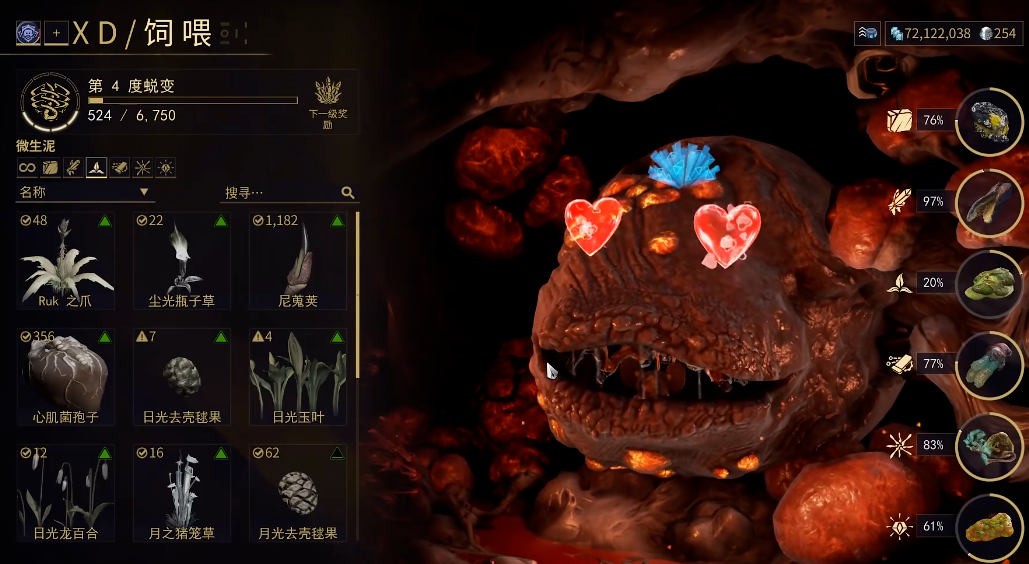This screenshot has width=1029, height=564.
Task: Select the 尼�San荚 slot with 1,182 count
Action: pos(298,261)
